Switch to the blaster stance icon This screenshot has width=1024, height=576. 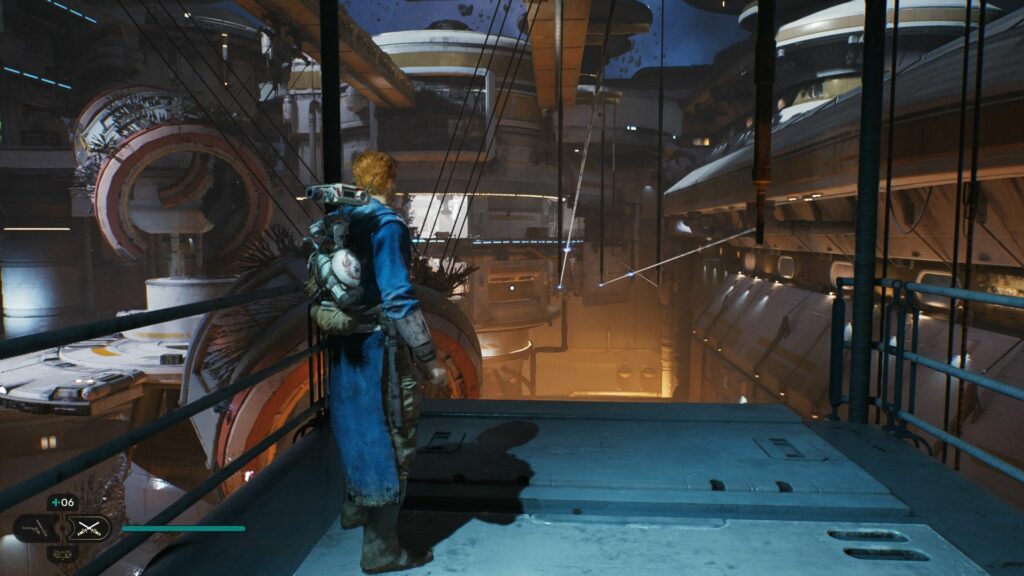pyautogui.click(x=33, y=527)
